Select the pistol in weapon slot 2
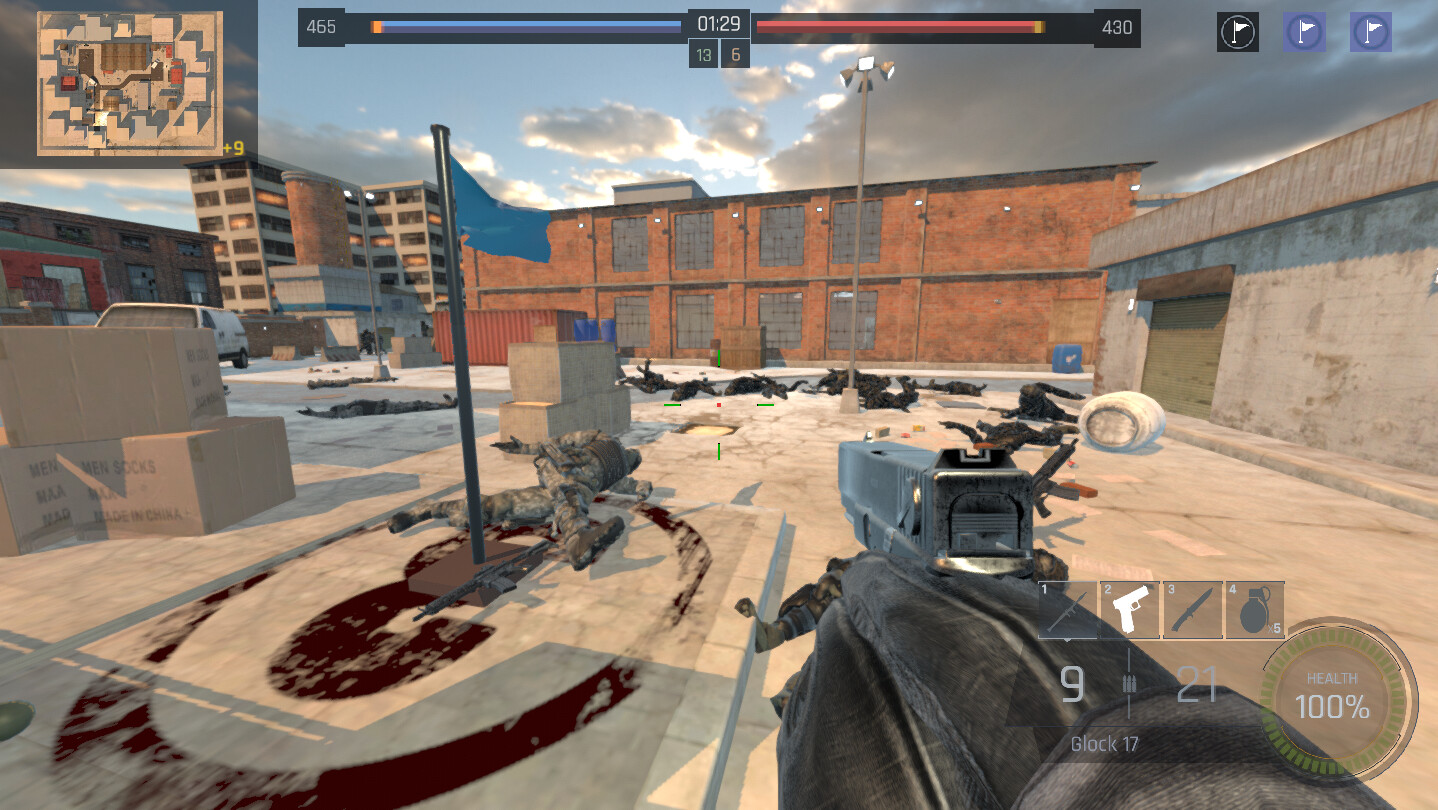The width and height of the screenshot is (1438, 810). 1129,609
